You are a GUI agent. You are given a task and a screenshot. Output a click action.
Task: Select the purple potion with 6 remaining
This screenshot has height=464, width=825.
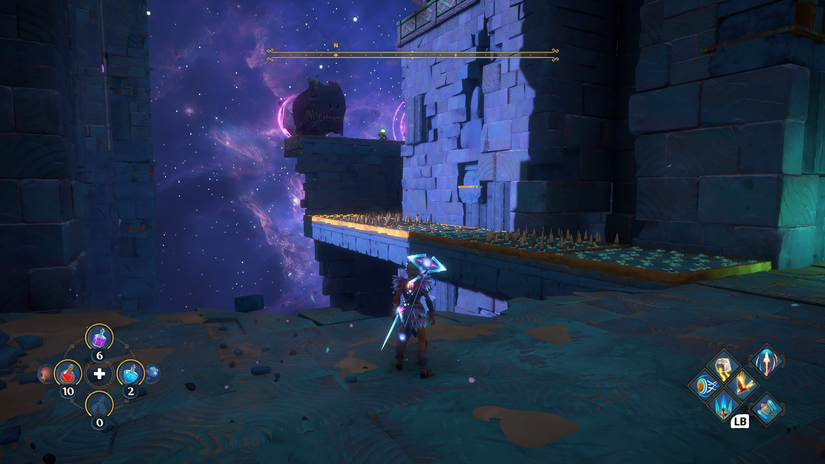pyautogui.click(x=99, y=338)
